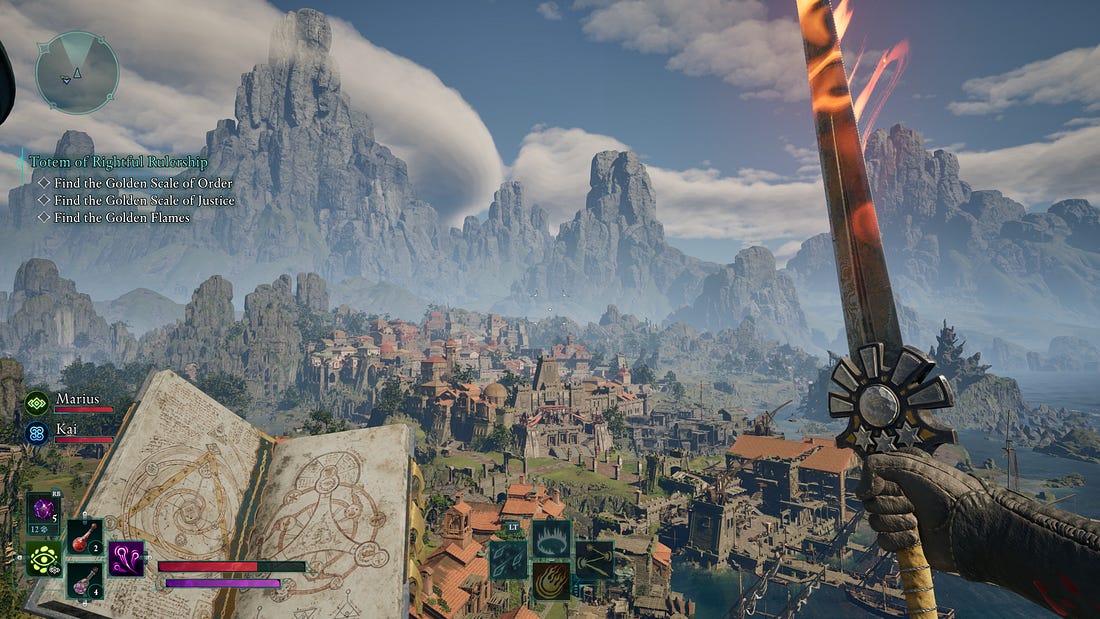Cast the fireball spell icon
The height and width of the screenshot is (619, 1100).
click(551, 580)
